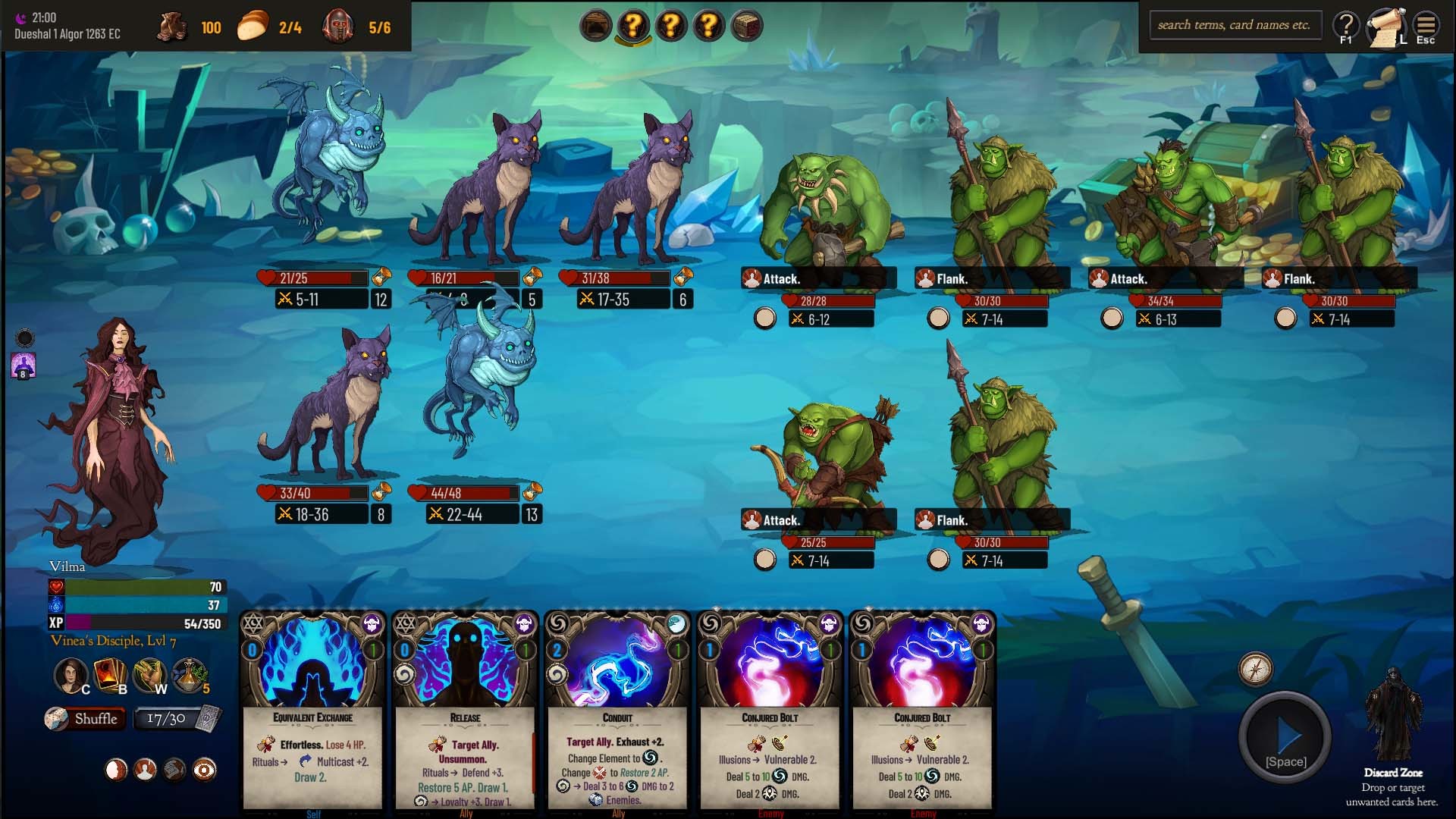Viewport: 1456px width, 819px height.
Task: Select the cave entrance node icon
Action: (596, 27)
